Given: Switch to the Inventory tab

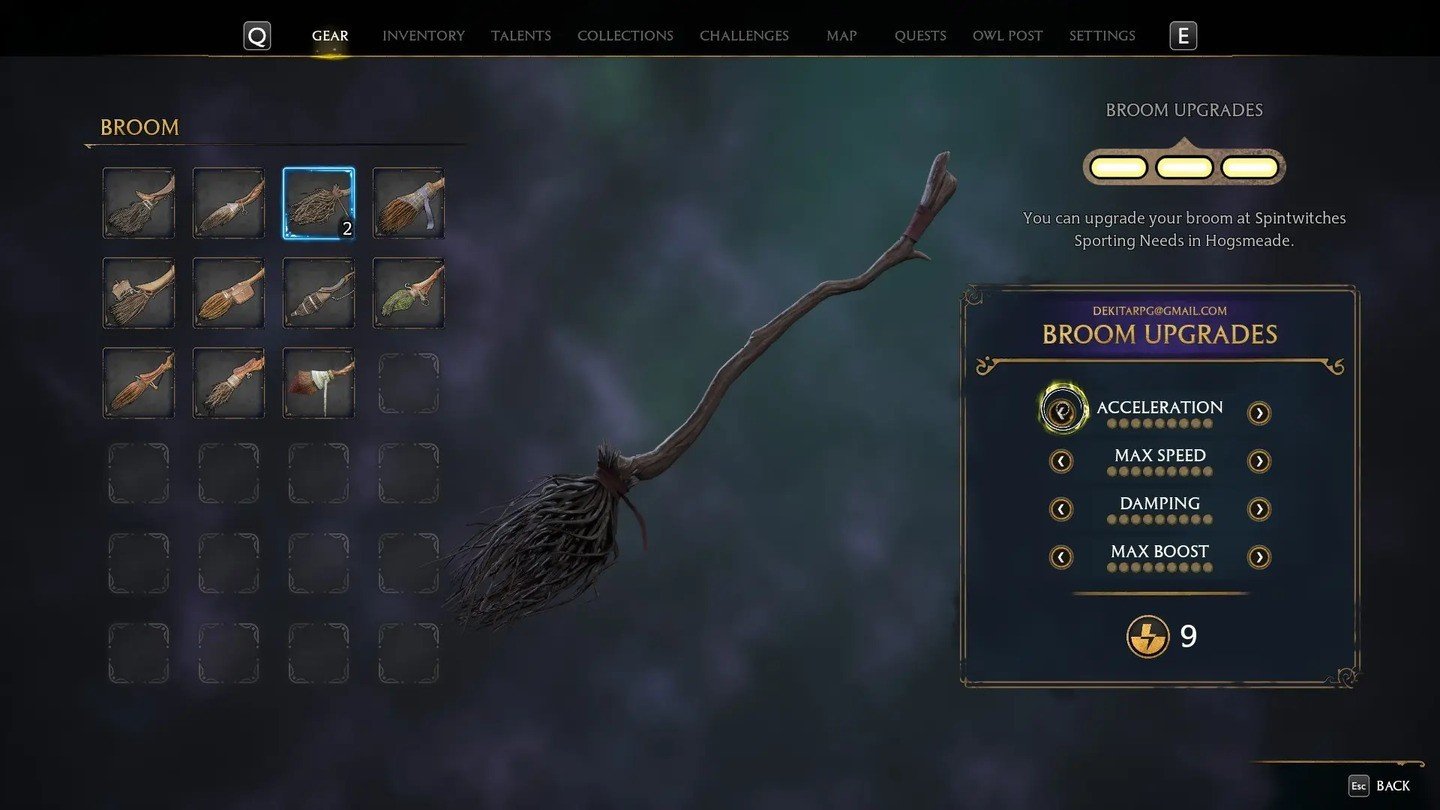Looking at the screenshot, I should [x=423, y=36].
